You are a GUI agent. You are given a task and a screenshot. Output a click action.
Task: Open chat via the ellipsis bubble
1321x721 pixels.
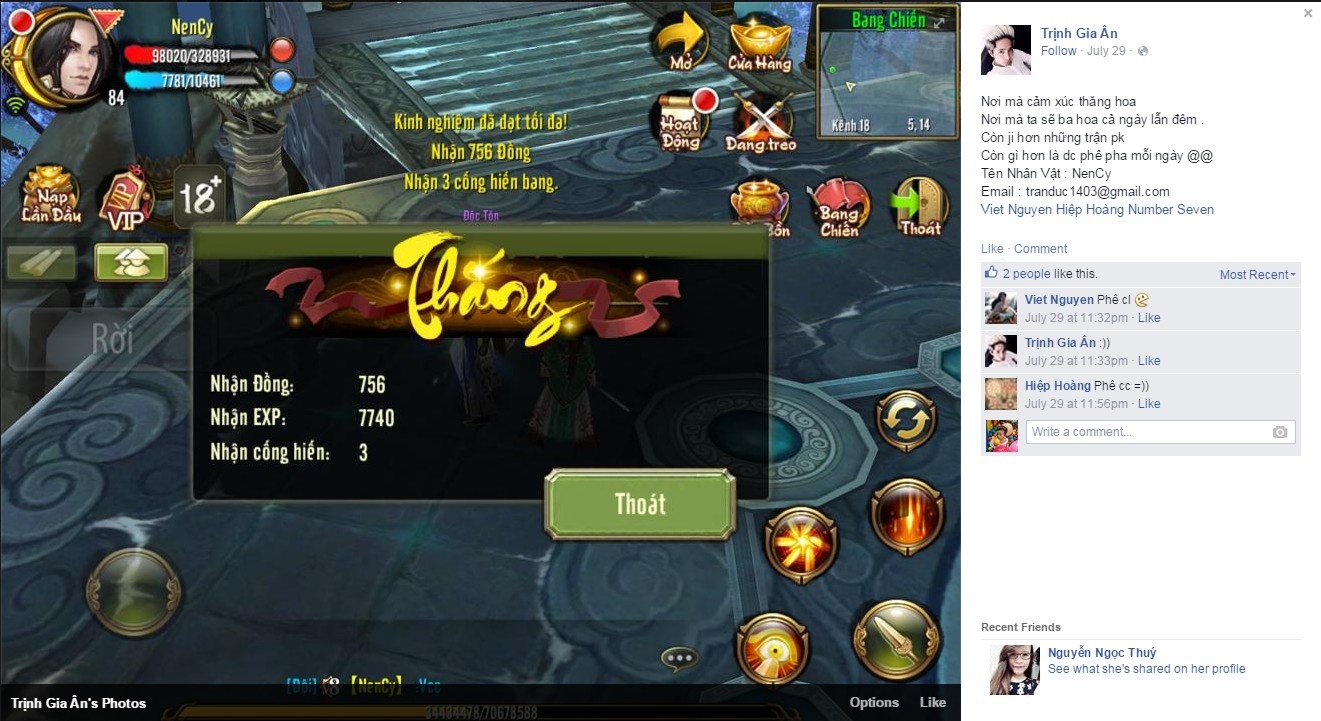point(678,657)
